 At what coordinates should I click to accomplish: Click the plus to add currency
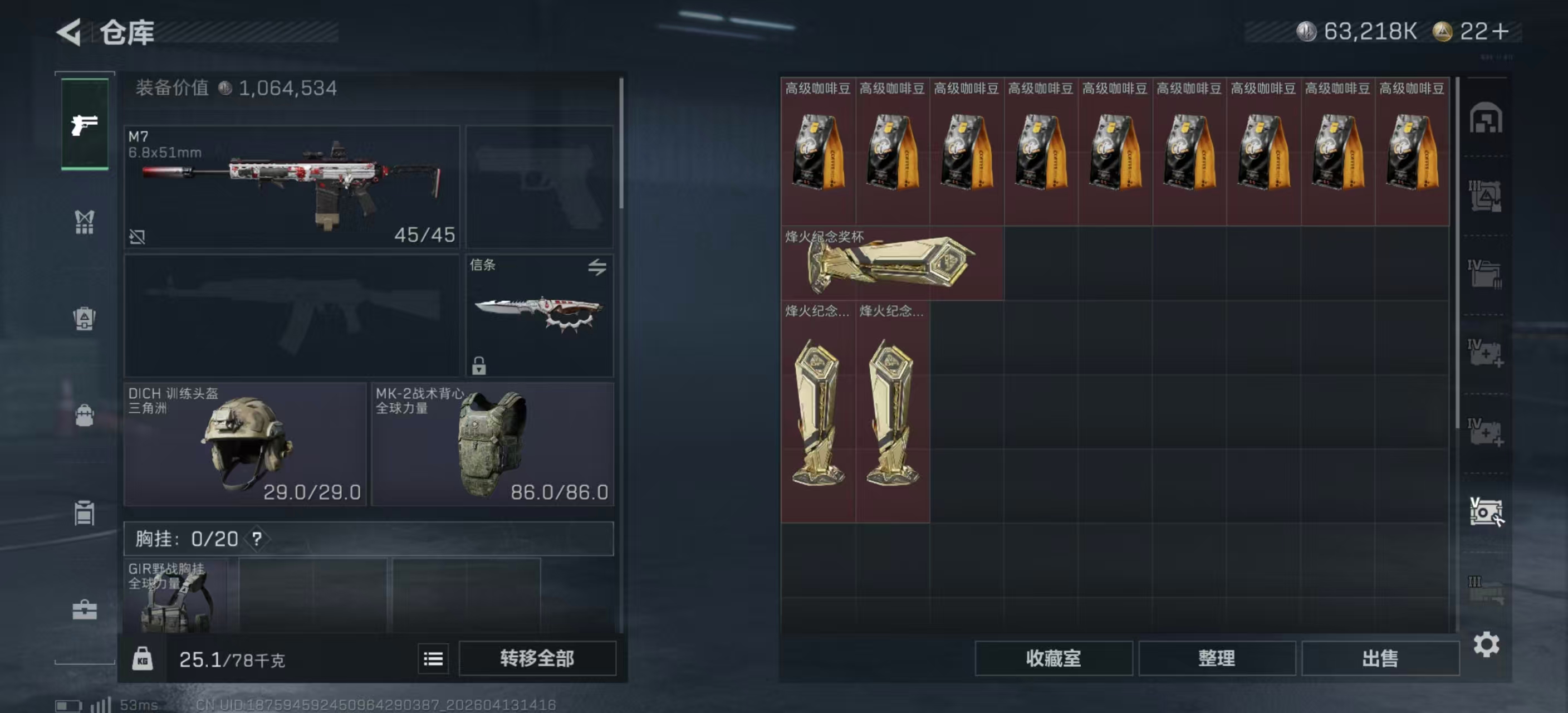coord(1501,32)
